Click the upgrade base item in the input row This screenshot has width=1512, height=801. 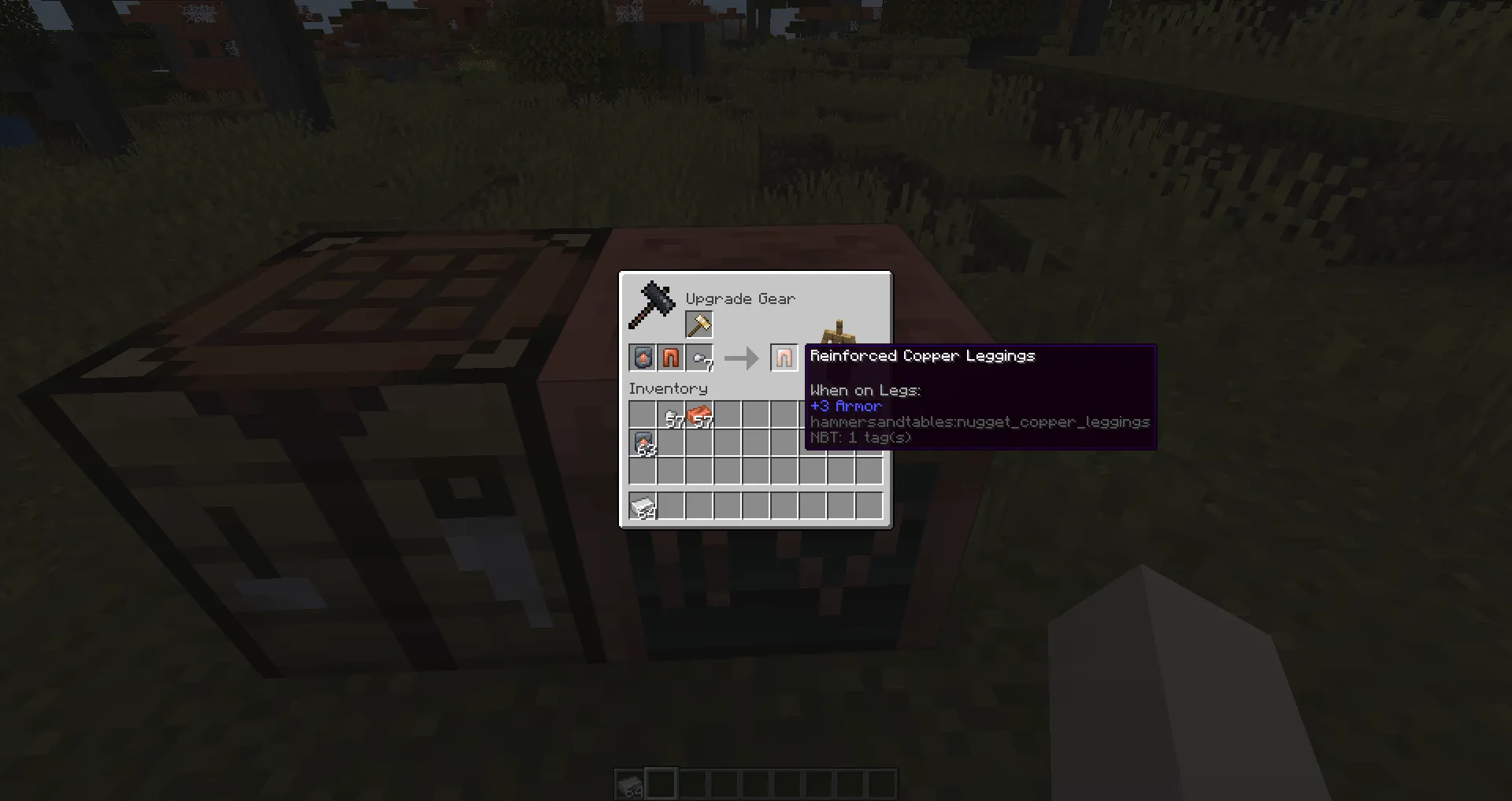click(x=642, y=358)
